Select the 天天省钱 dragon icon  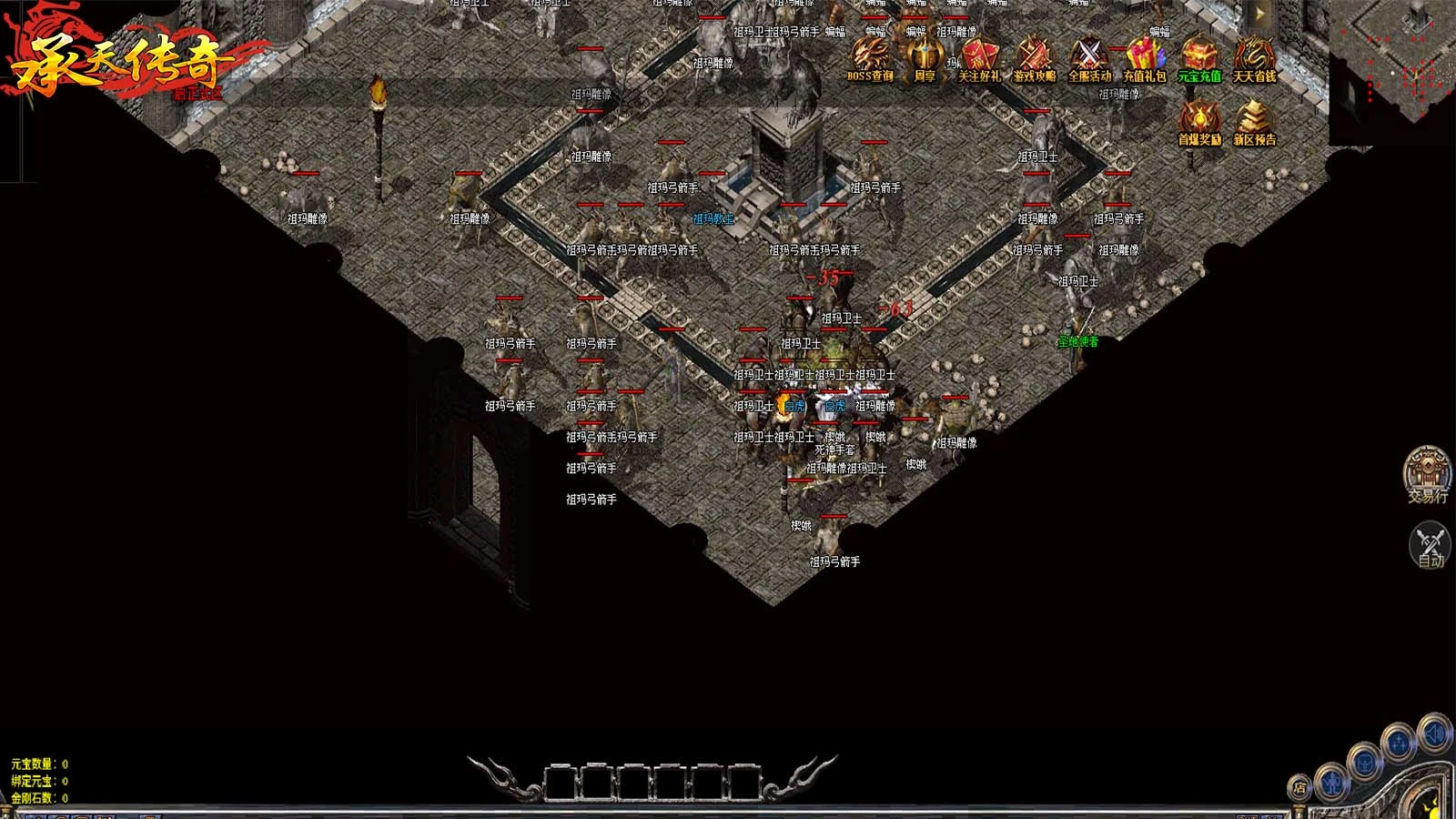tap(1254, 59)
